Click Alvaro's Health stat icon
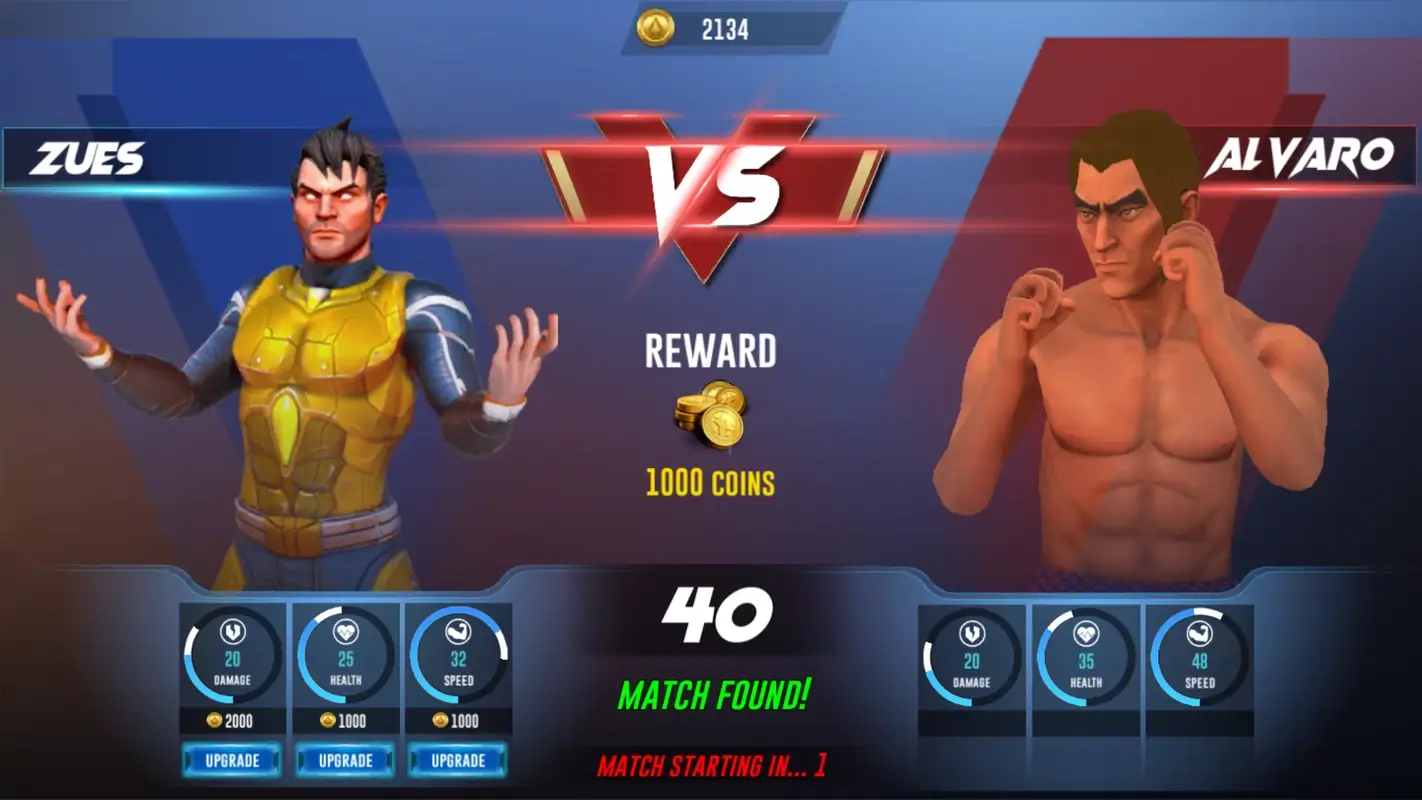 coord(1084,633)
